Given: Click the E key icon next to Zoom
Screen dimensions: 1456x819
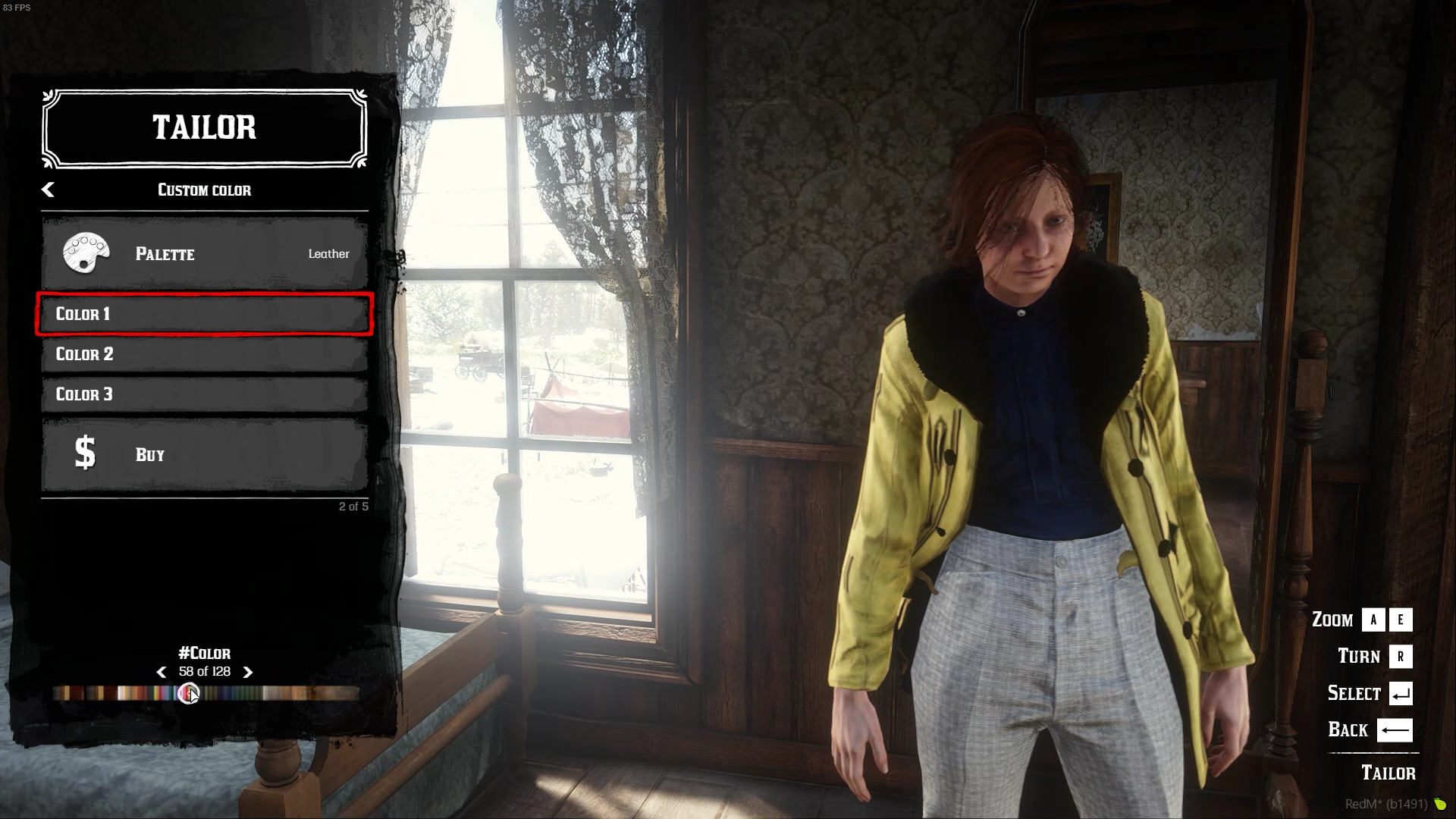Looking at the screenshot, I should 1401,620.
